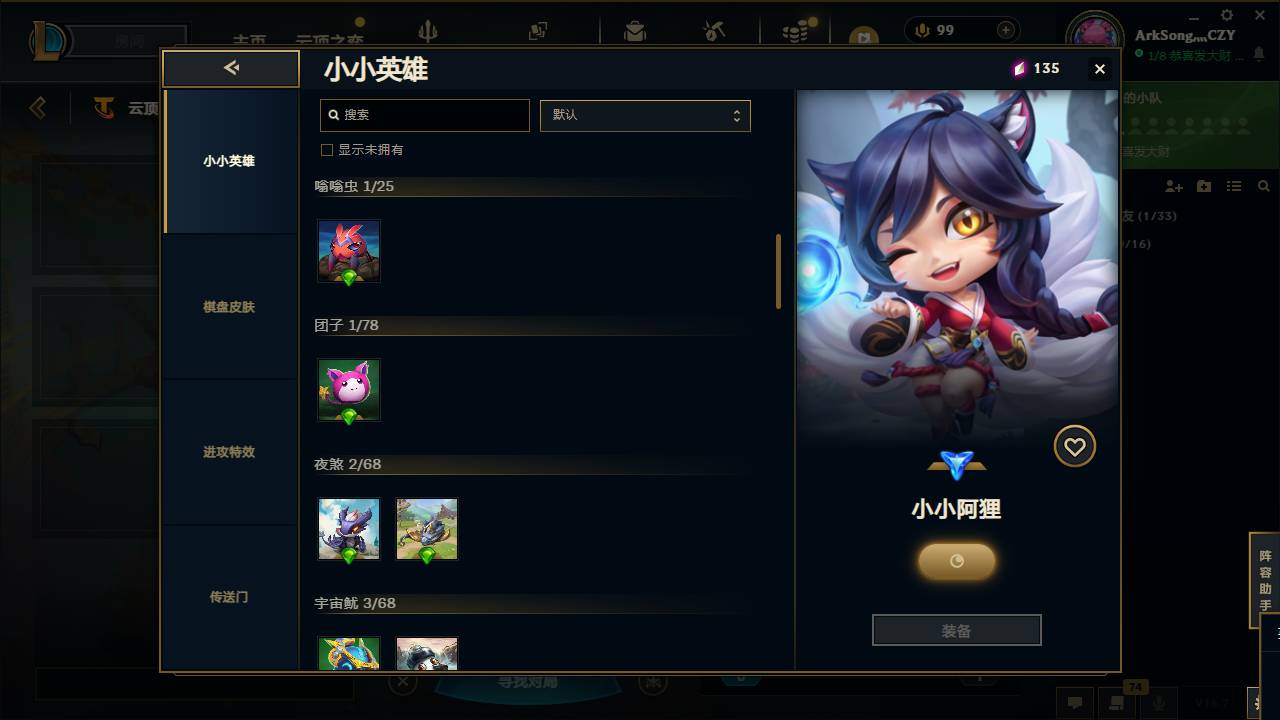The height and width of the screenshot is (720, 1280).
Task: Switch to the 传送门 sidebar tab
Action: pos(230,596)
